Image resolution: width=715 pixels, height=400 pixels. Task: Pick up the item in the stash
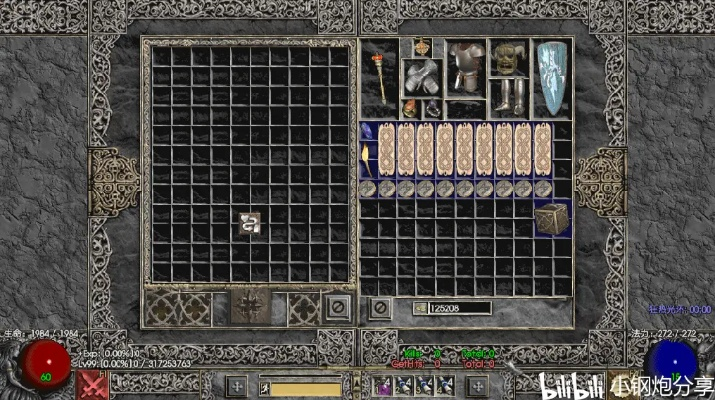250,224
